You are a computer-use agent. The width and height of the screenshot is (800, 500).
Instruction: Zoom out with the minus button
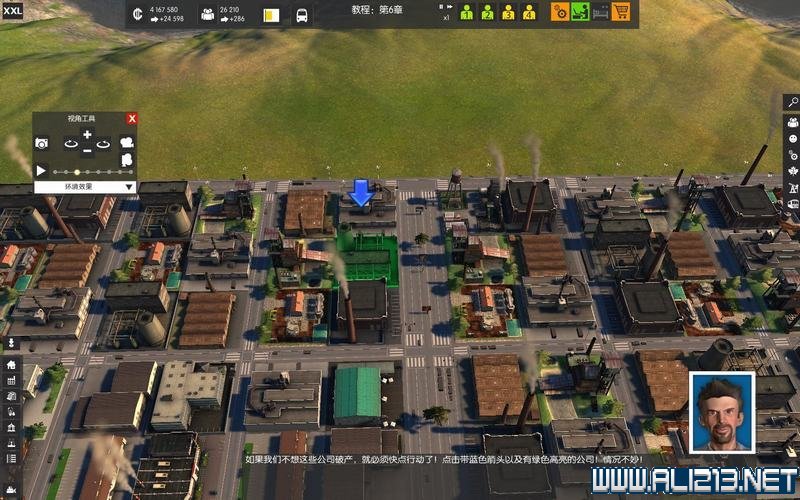(87, 151)
